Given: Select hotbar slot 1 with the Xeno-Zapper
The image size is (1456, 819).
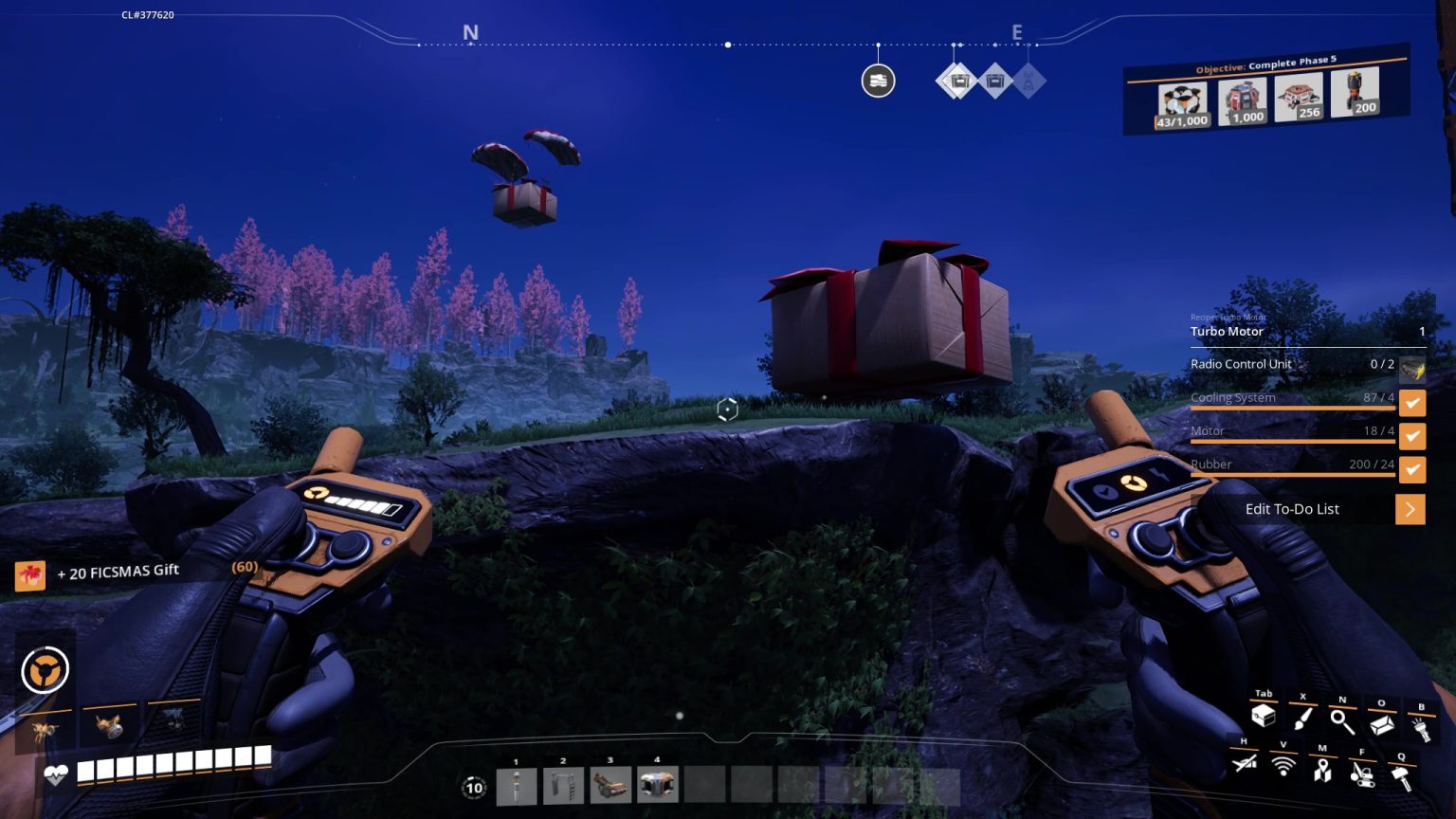Looking at the screenshot, I should click(517, 784).
